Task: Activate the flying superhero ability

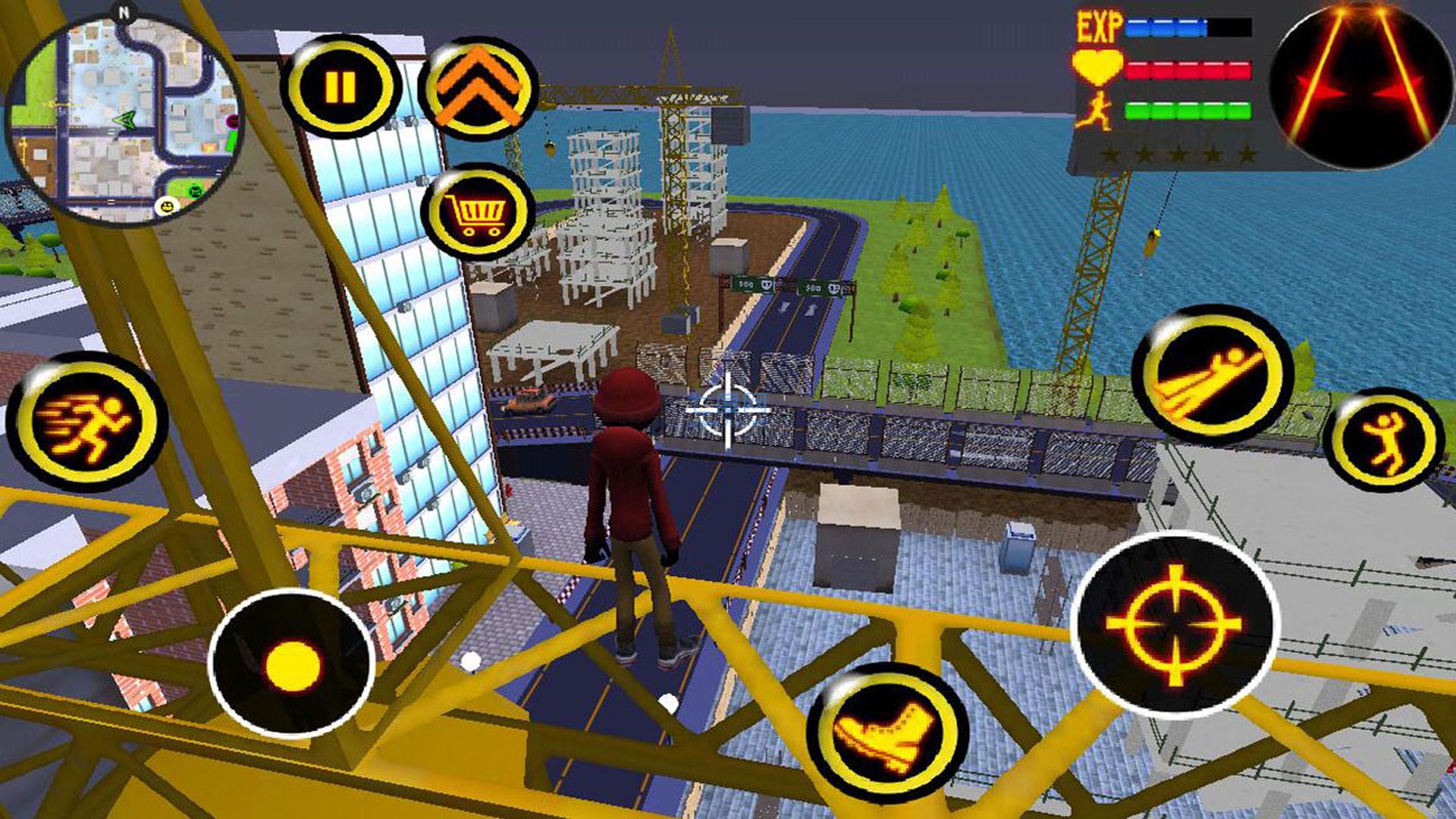Action: 1211,375
